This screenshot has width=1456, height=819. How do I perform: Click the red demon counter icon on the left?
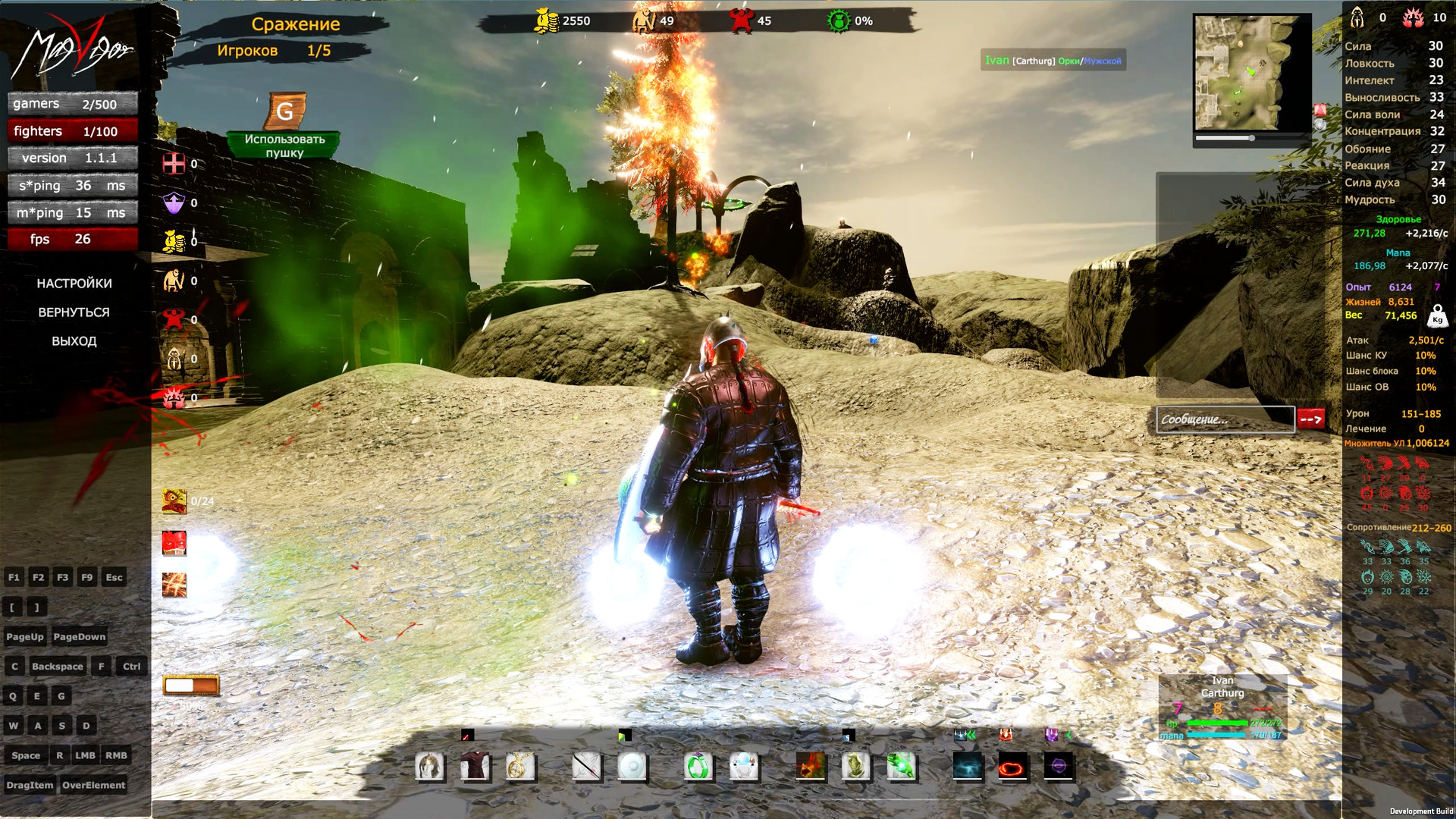coord(173,319)
